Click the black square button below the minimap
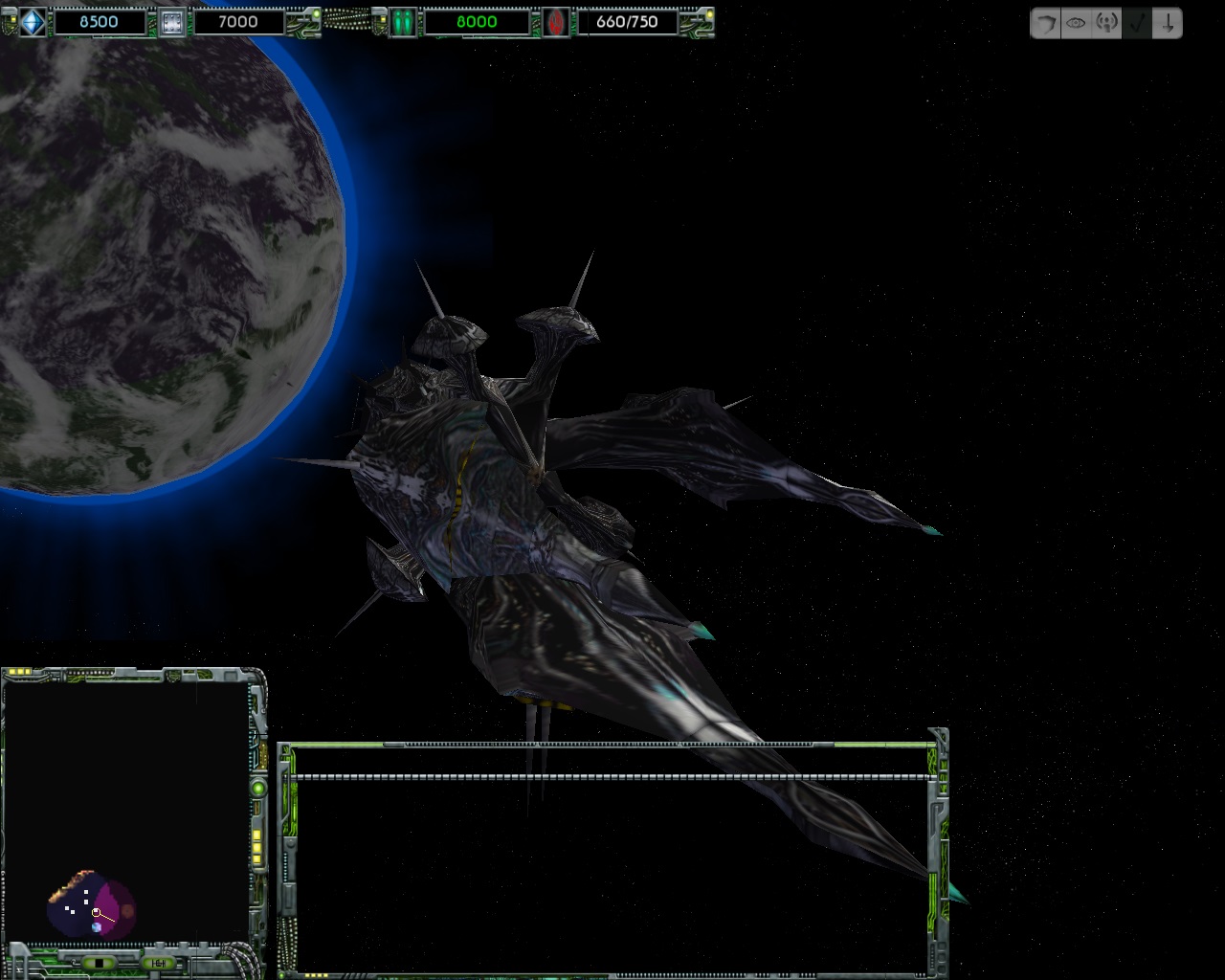Screen dimensions: 1225x980 coord(97,962)
